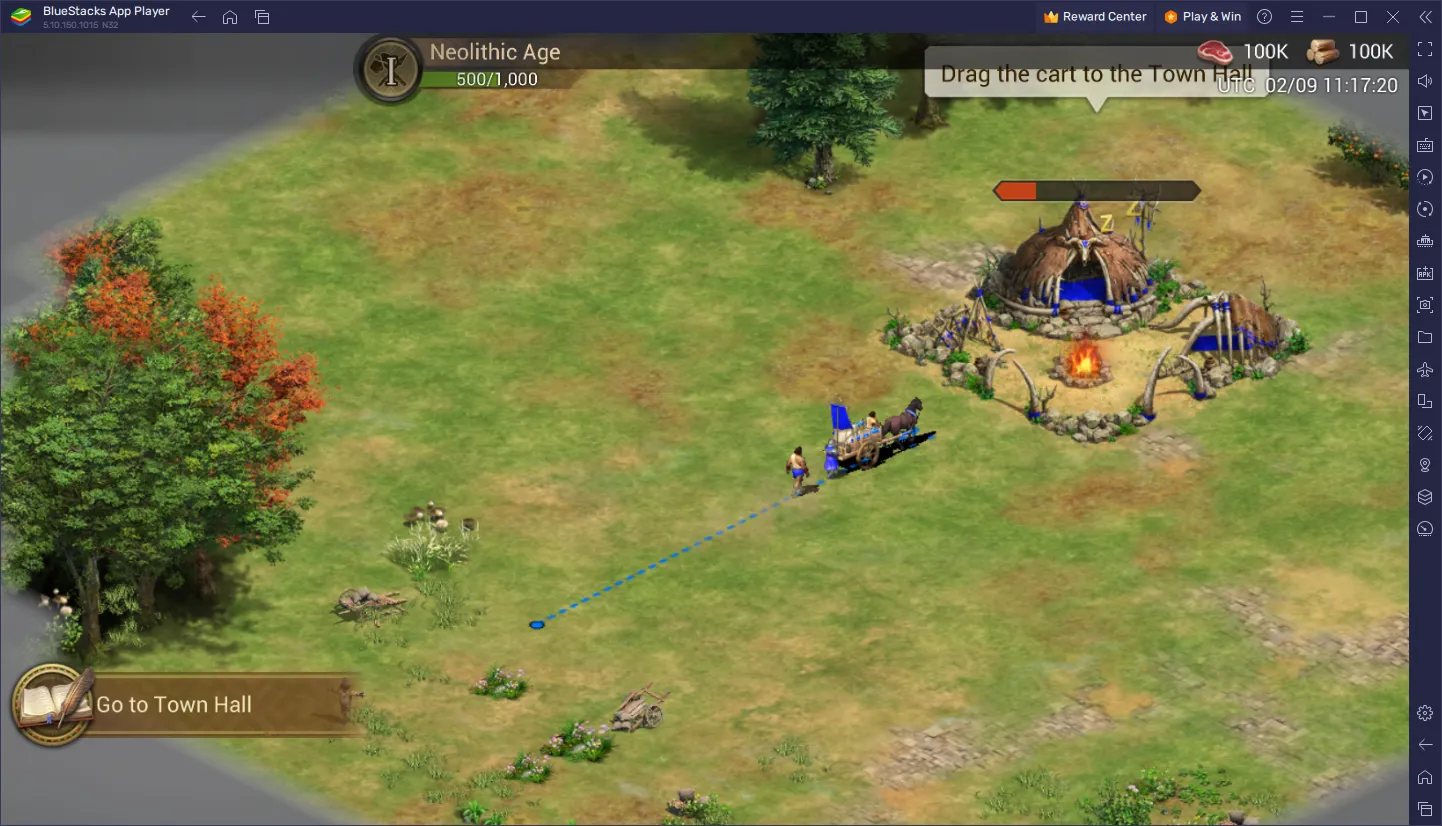The image size is (1442, 826).
Task: Take a screenshot of the game
Action: click(x=1425, y=305)
